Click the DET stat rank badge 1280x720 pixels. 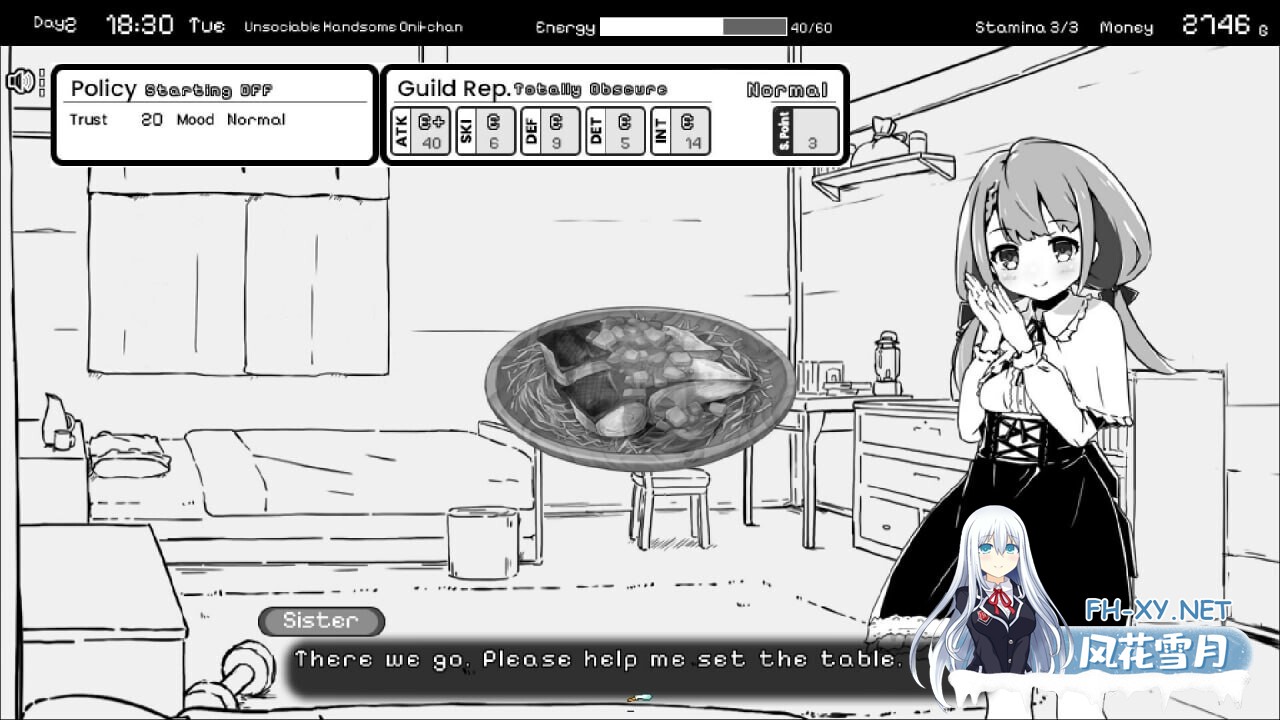pos(613,131)
